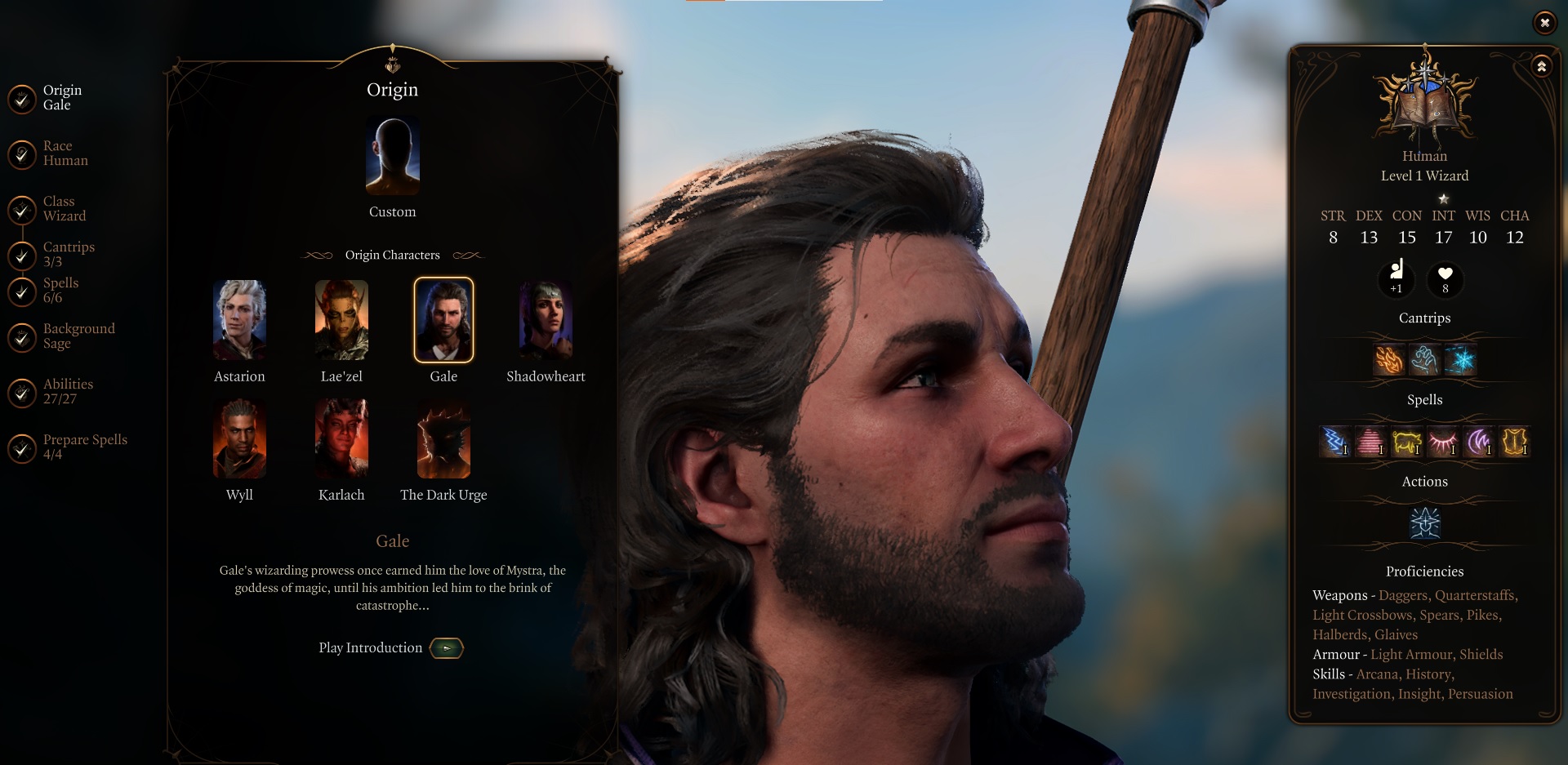
Task: Select the Fire Bolt cantrip icon
Action: [1390, 359]
